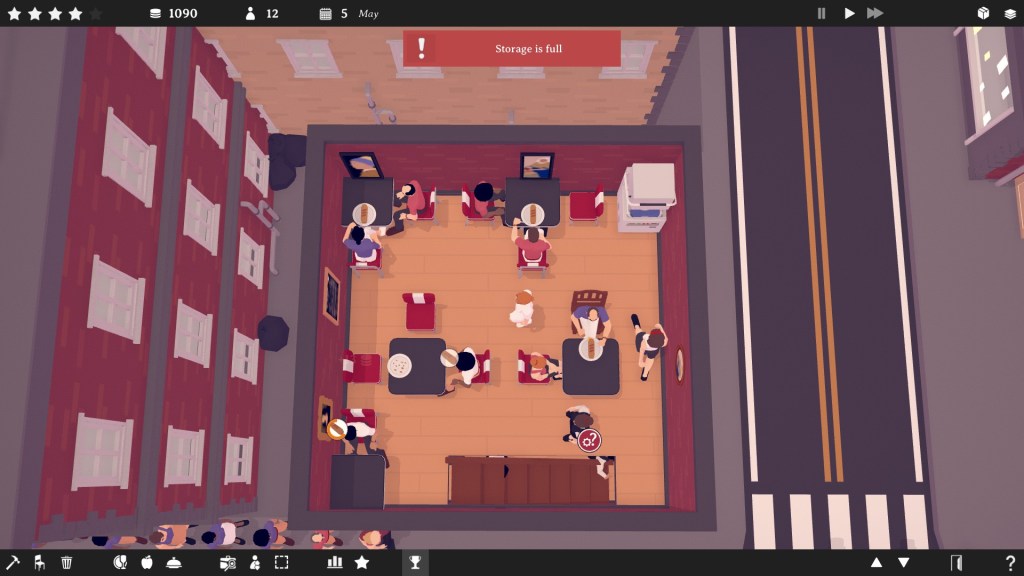Open the staff person icon menu
Image resolution: width=1024 pixels, height=576 pixels.
[x=254, y=563]
